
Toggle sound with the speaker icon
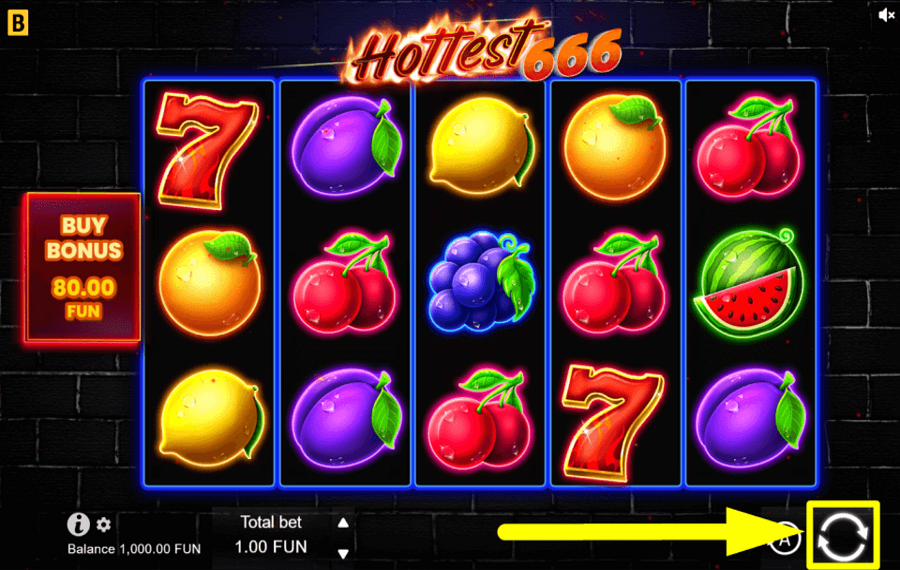(x=886, y=15)
